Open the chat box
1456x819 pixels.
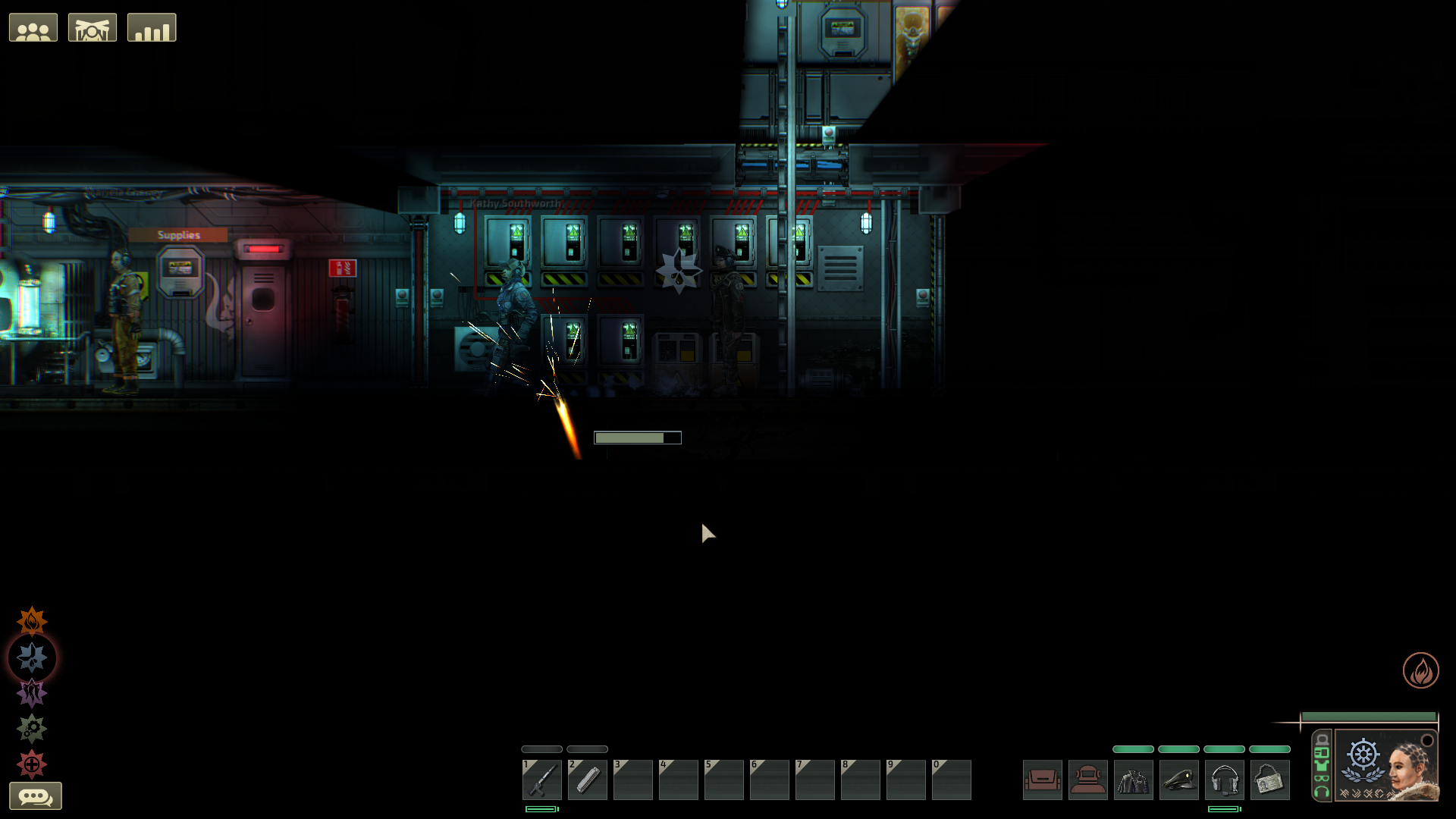(36, 796)
